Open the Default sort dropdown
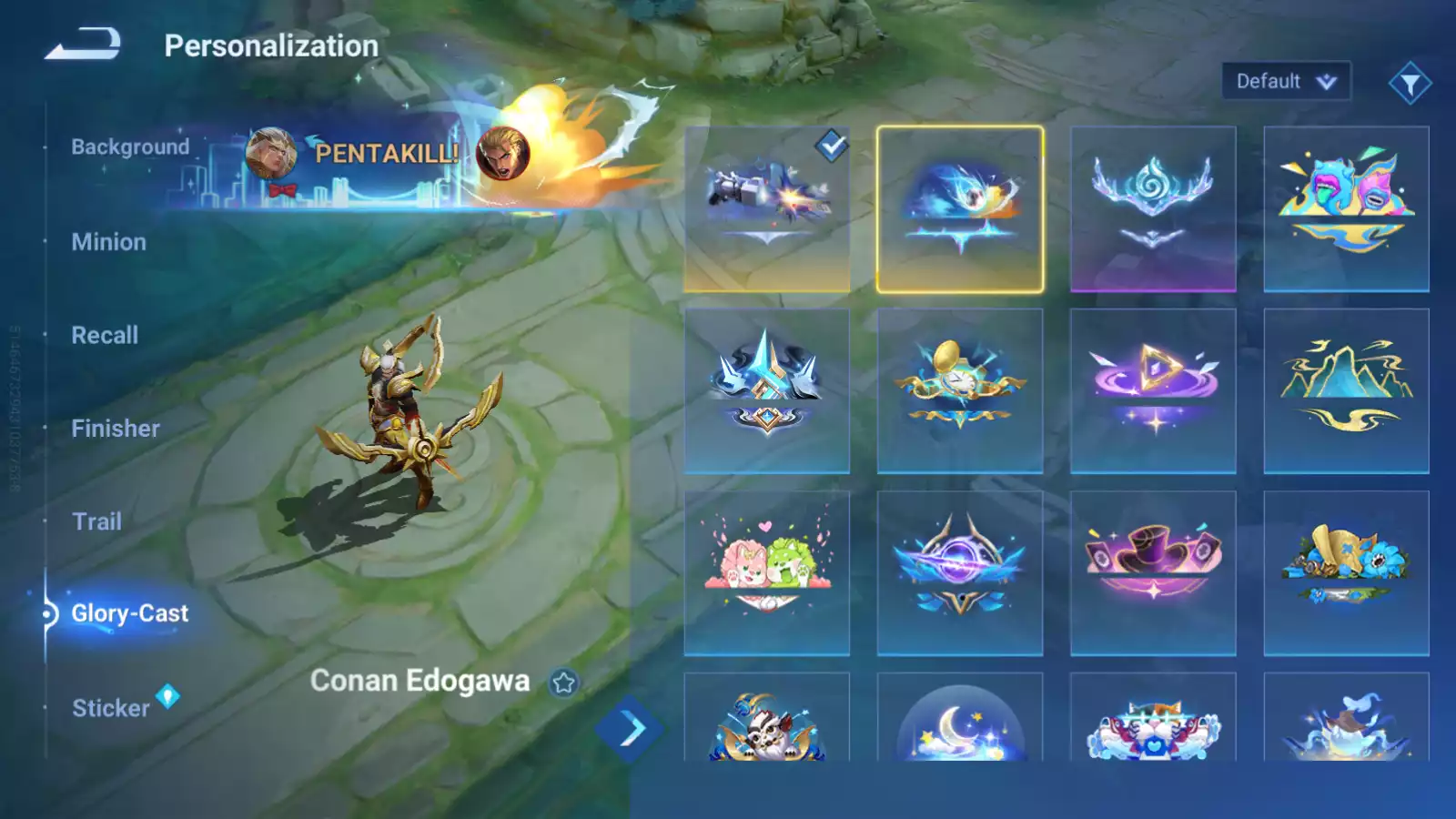The height and width of the screenshot is (819, 1456). coord(1286,82)
